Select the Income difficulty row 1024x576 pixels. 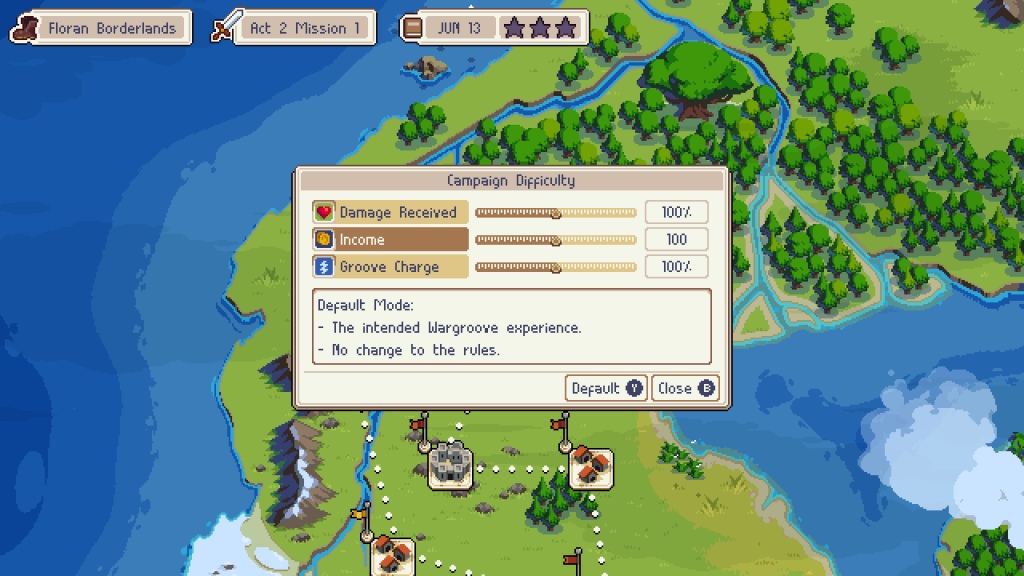coord(390,240)
